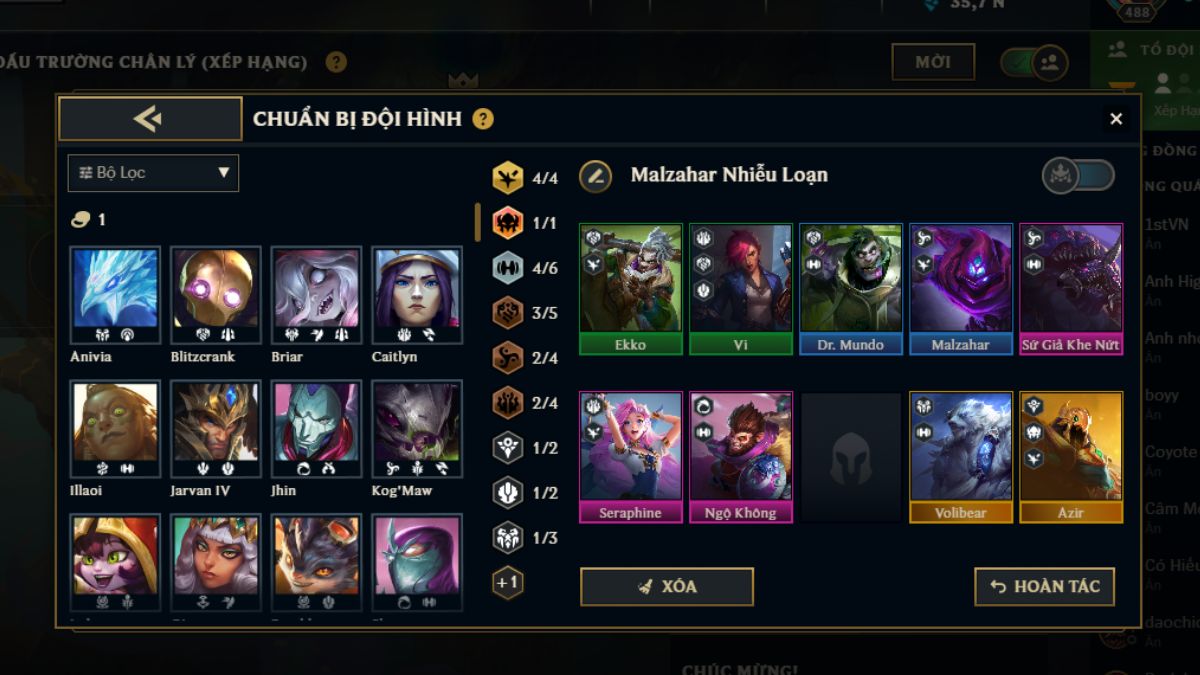The width and height of the screenshot is (1200, 675).
Task: Choose Seraphine in the team lineup
Action: (x=631, y=456)
